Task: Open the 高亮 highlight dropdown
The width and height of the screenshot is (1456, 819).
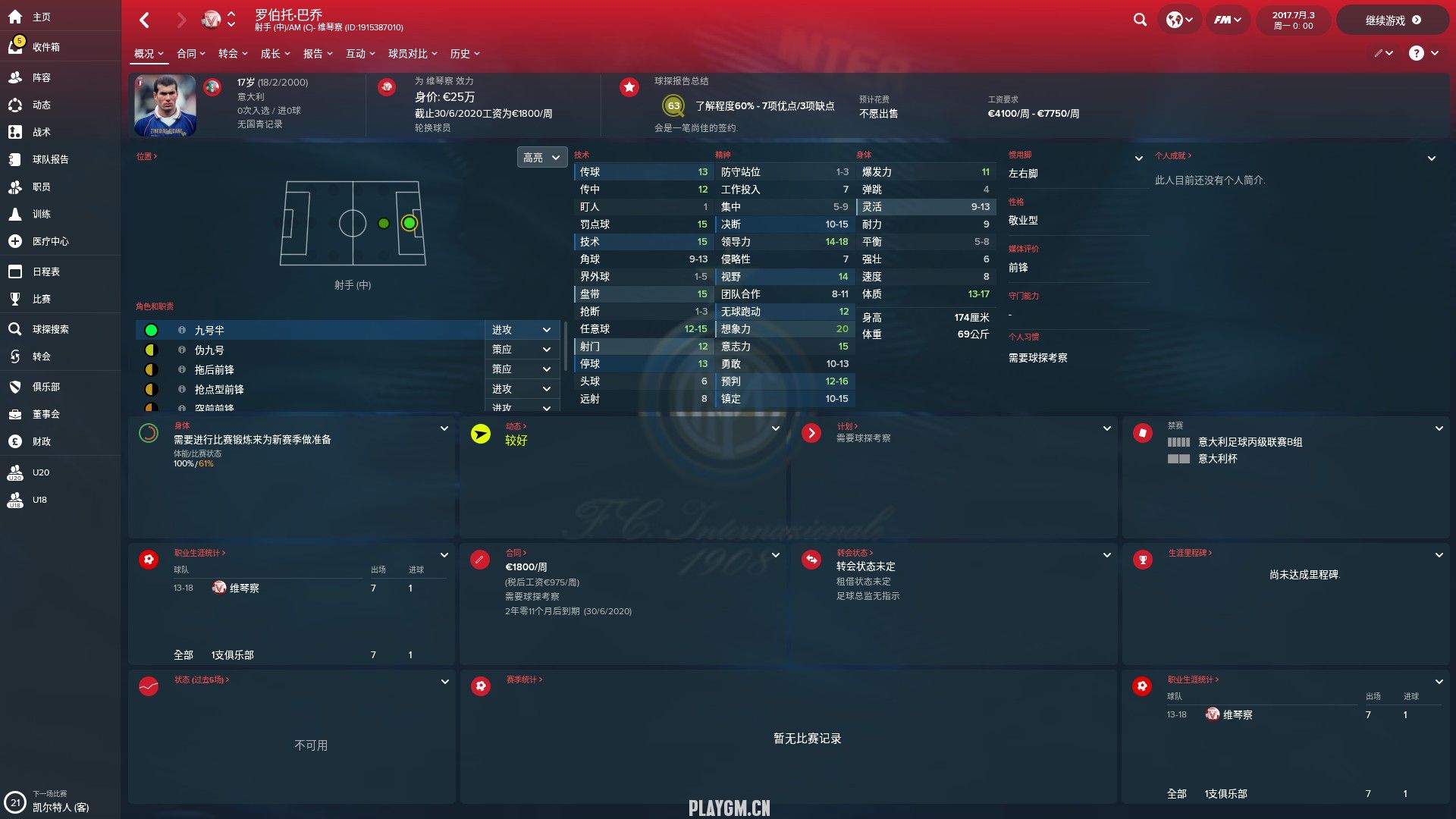Action: point(541,158)
